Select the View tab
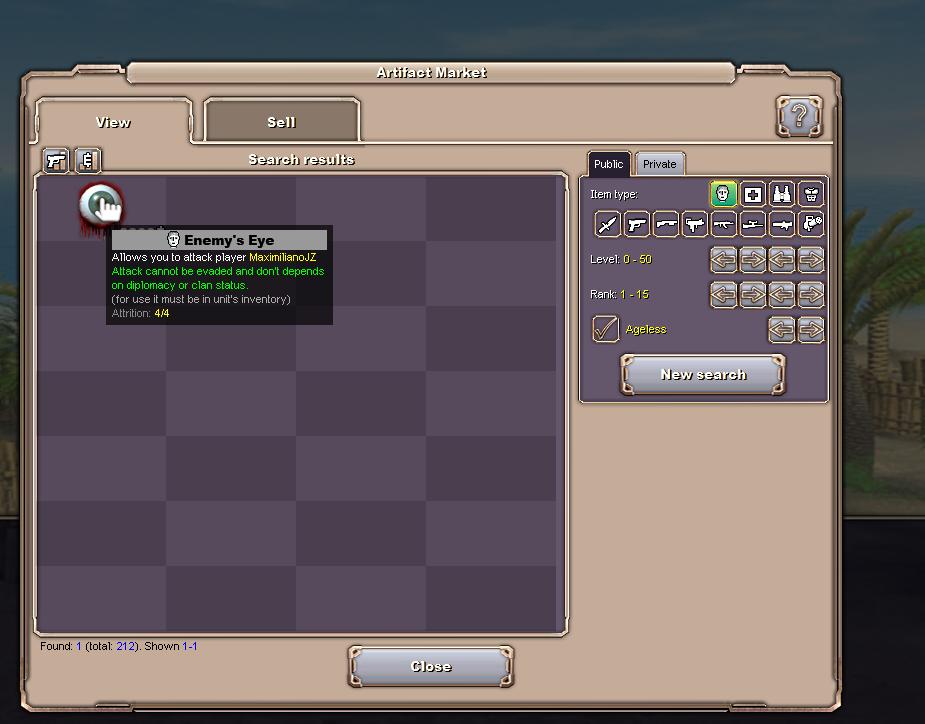925x724 pixels. (x=113, y=122)
